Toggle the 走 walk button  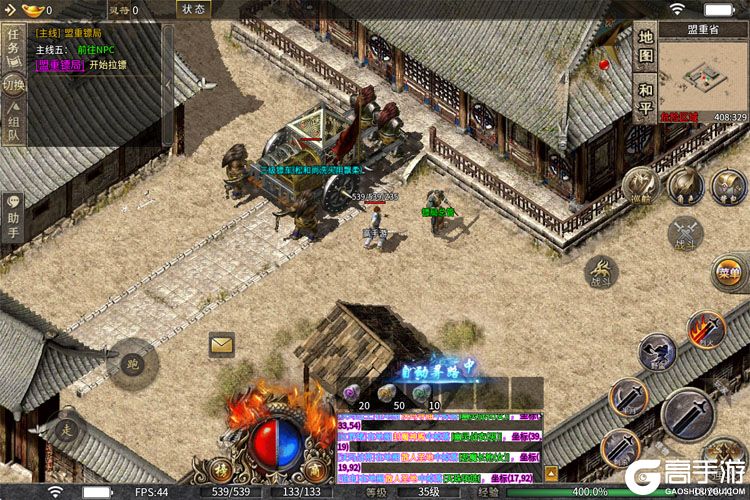[x=68, y=428]
